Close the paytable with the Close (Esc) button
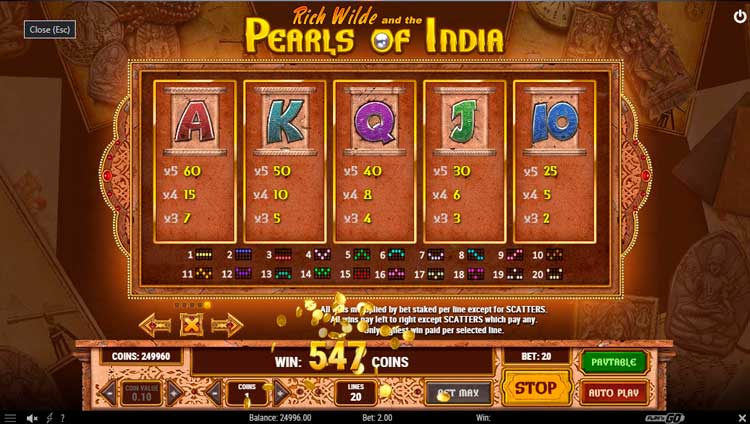 coord(49,30)
